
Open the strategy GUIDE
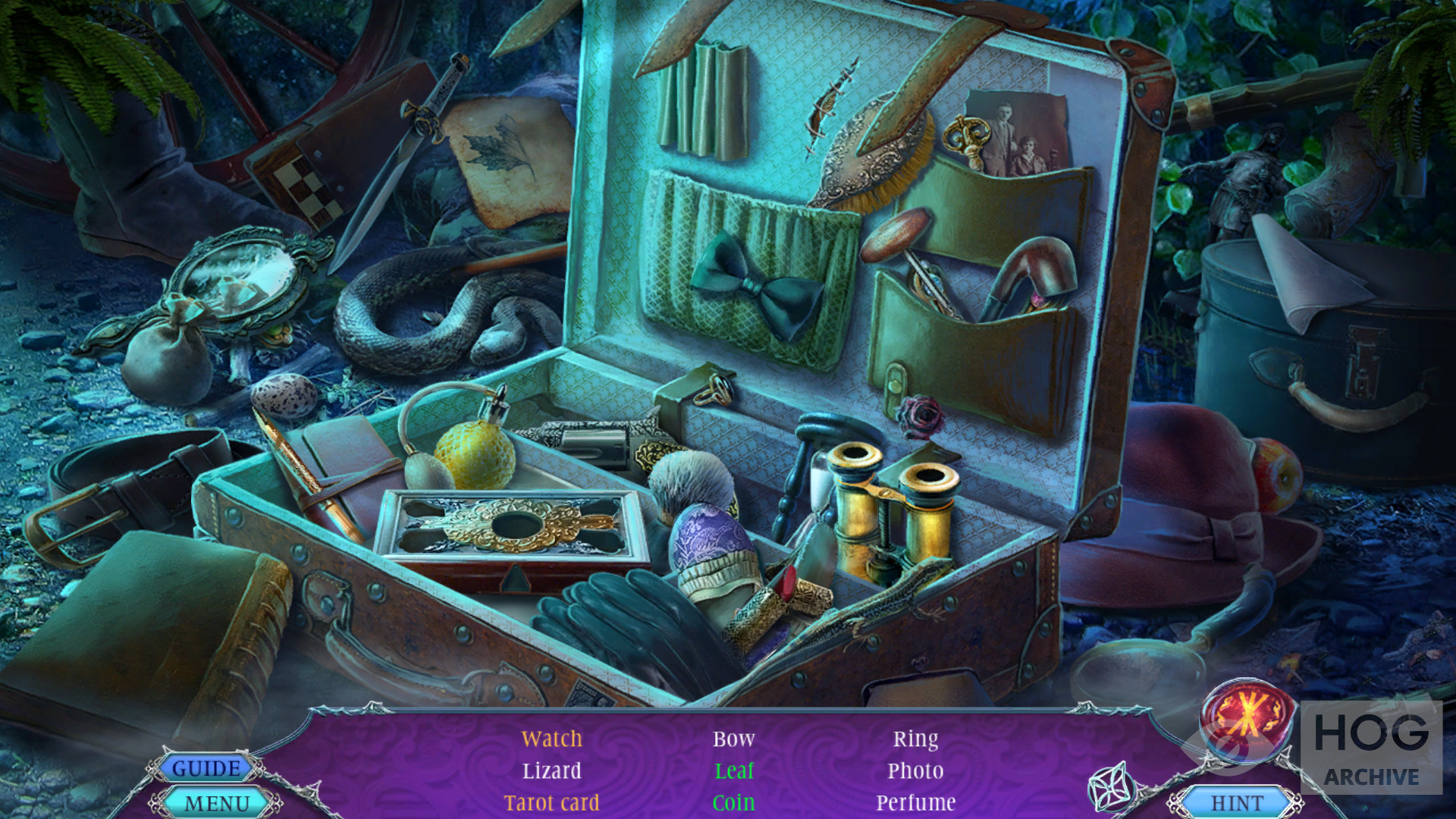coord(206,768)
